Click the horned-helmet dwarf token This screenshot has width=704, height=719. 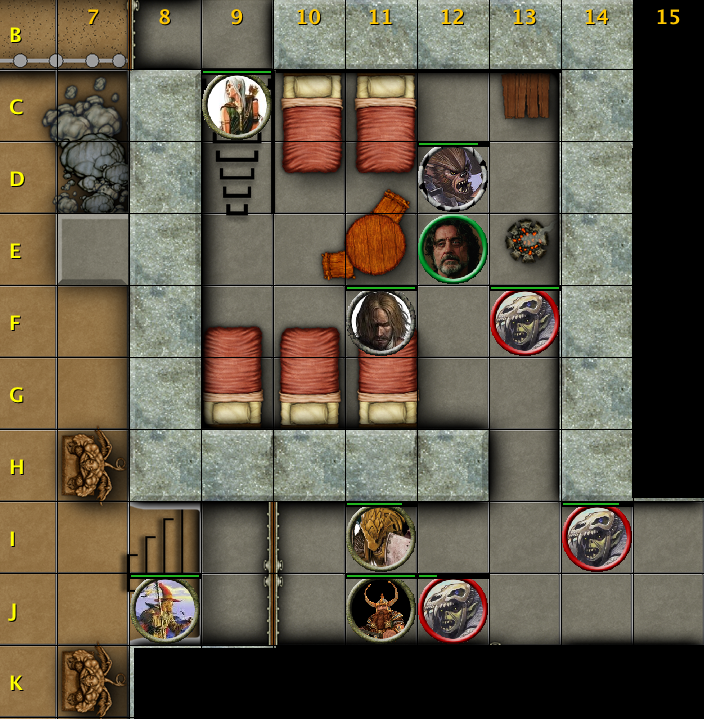(x=381, y=608)
